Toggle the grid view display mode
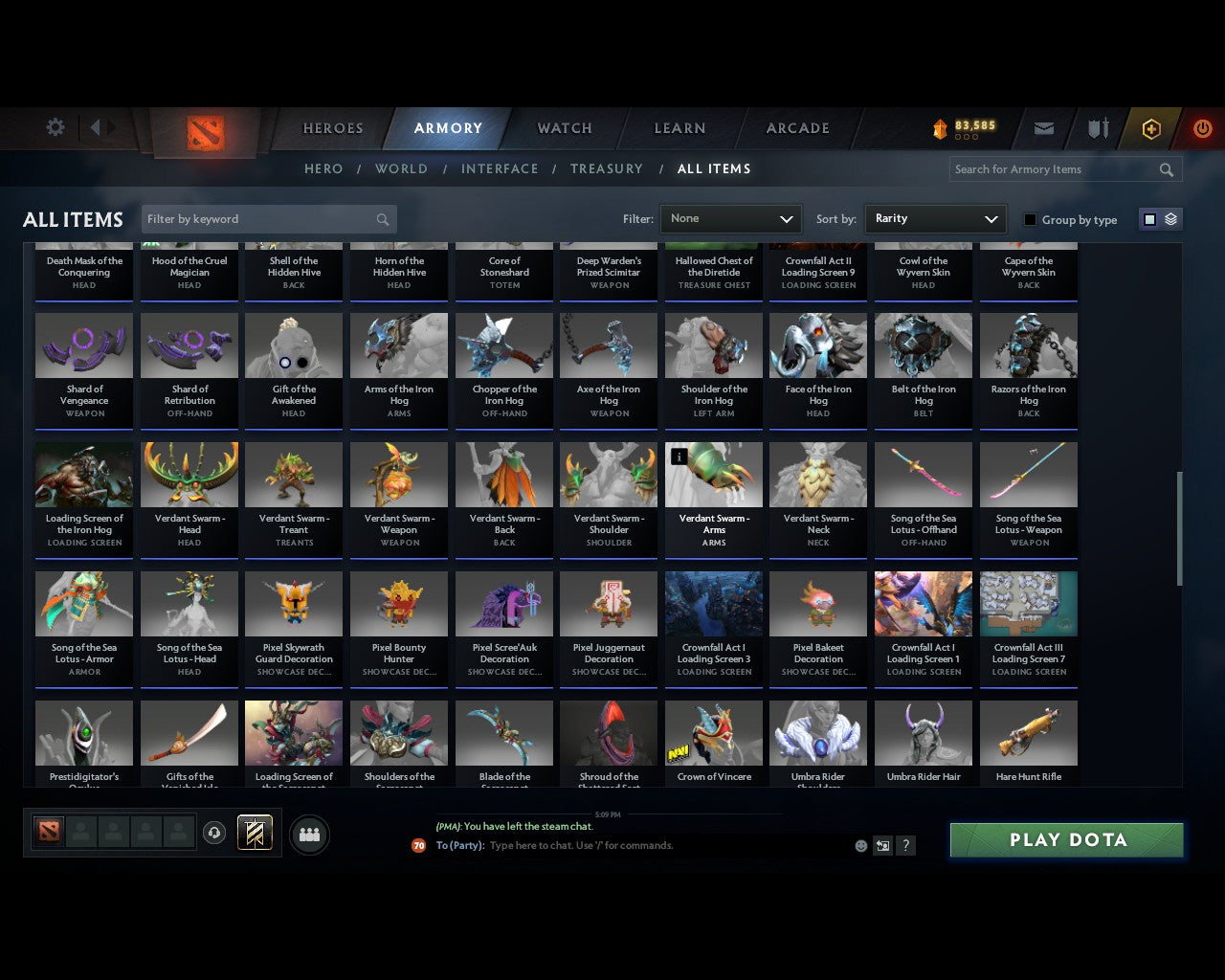This screenshot has width=1225, height=980. click(x=1149, y=219)
